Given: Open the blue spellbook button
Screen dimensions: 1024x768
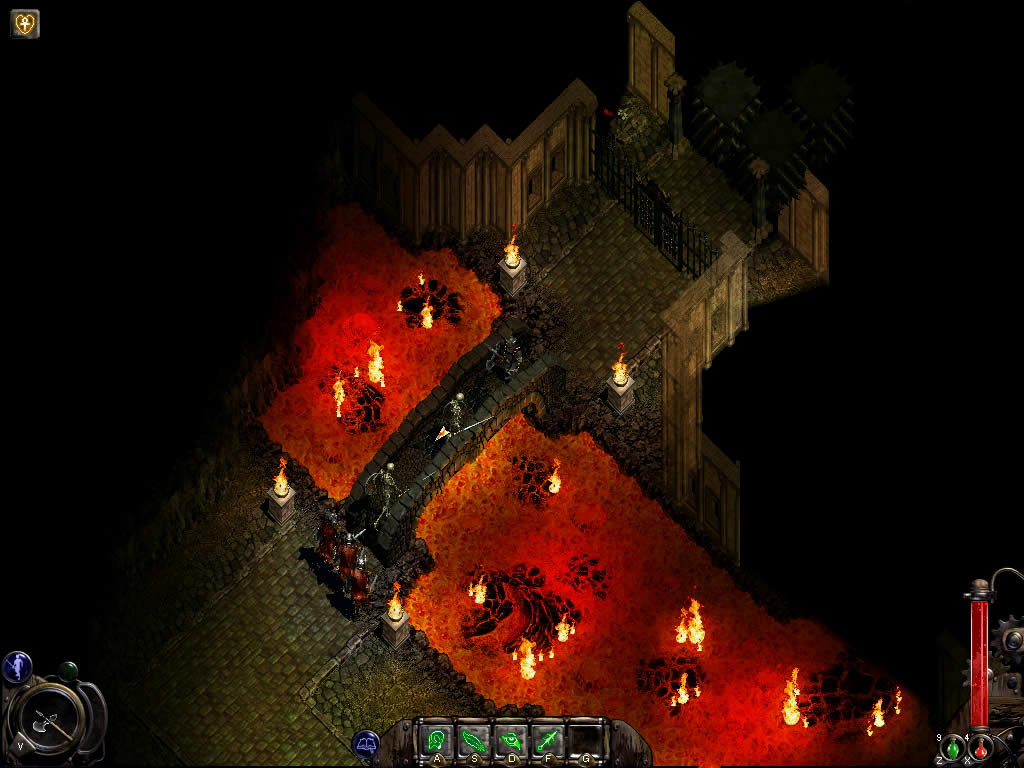Looking at the screenshot, I should tap(365, 743).
